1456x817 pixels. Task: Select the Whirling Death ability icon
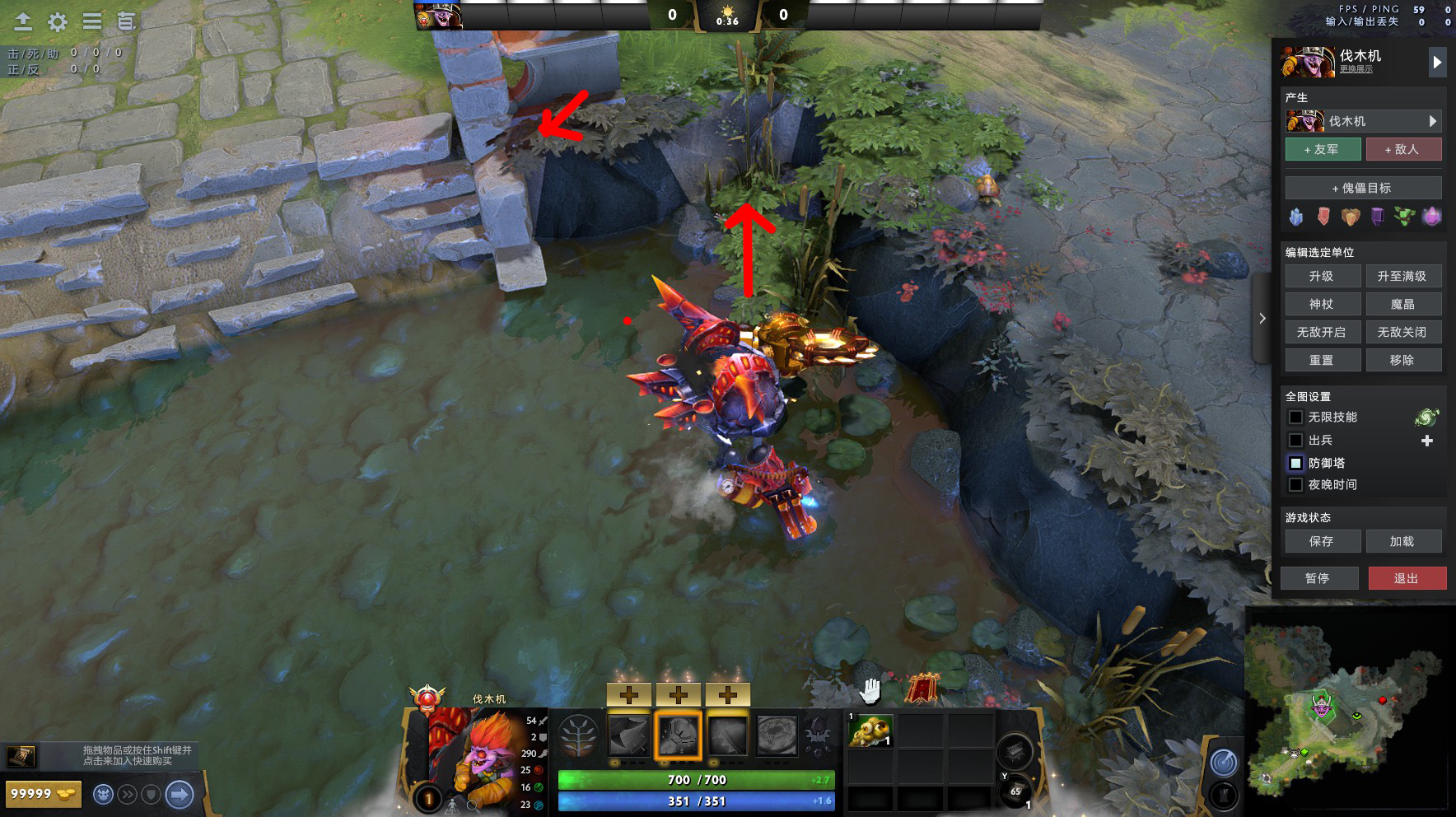pyautogui.click(x=630, y=737)
